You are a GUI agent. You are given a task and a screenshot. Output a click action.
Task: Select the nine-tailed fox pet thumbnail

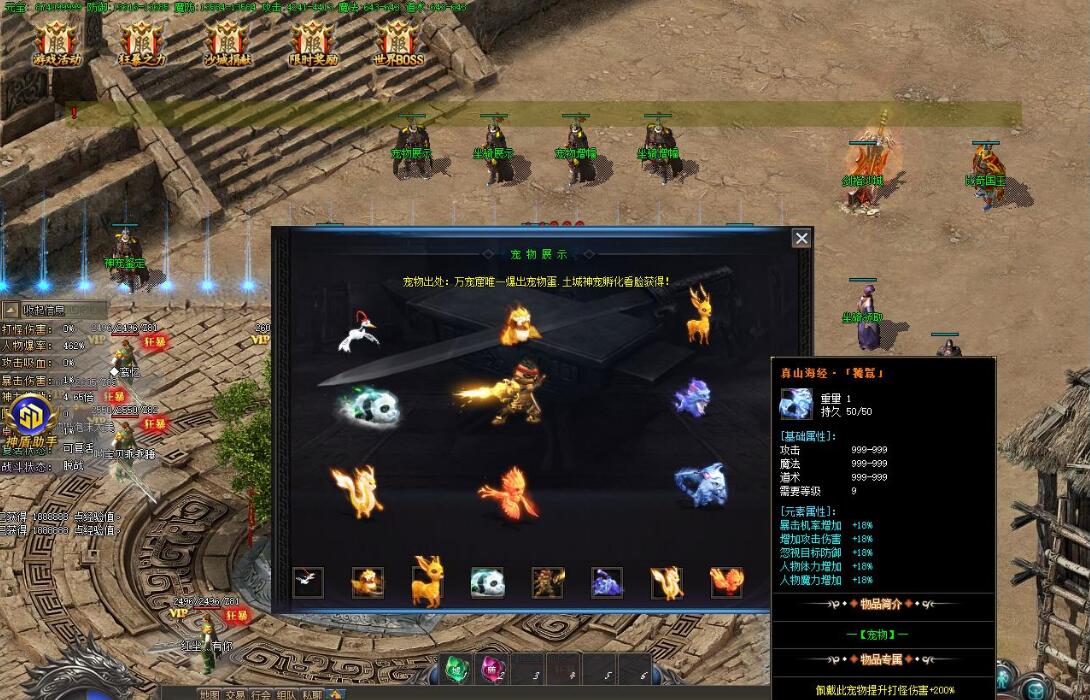[x=666, y=582]
